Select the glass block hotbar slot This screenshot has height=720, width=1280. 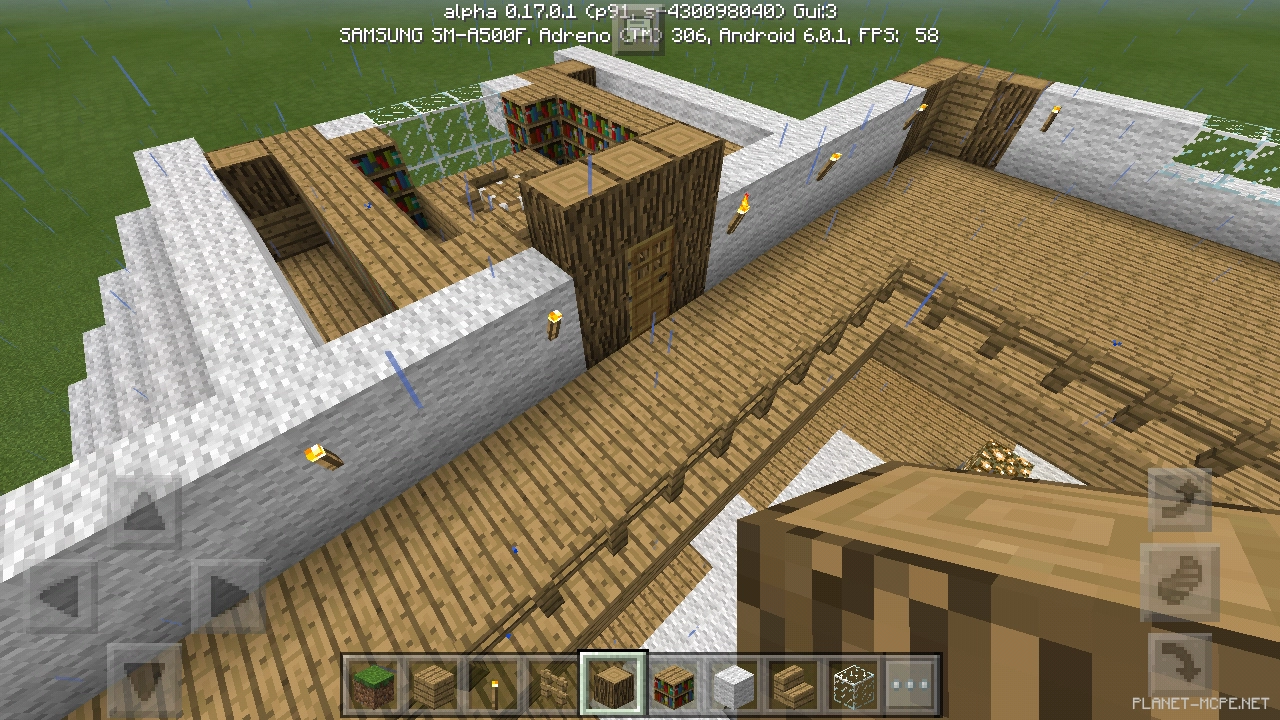click(853, 686)
